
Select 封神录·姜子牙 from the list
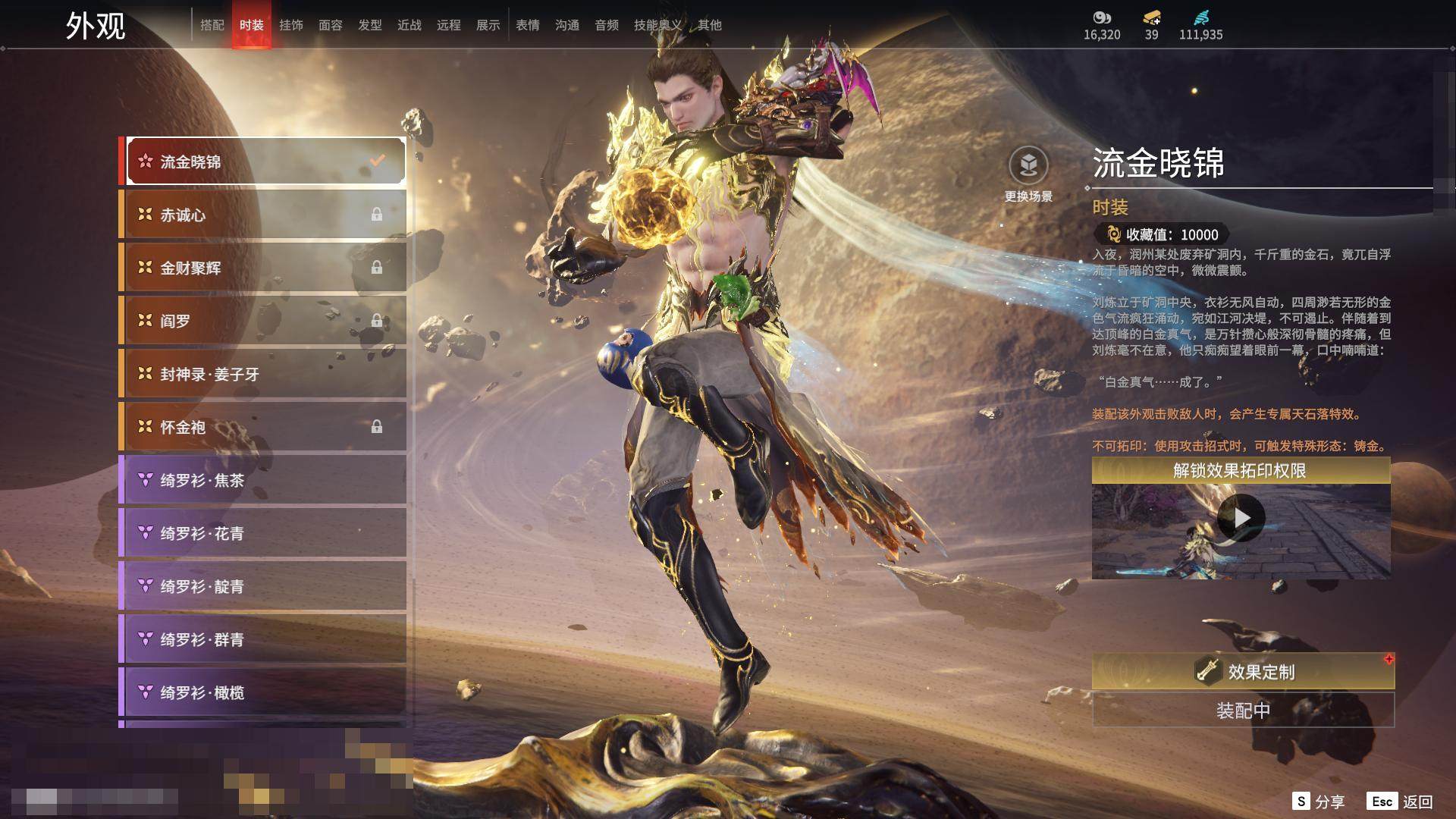point(263,374)
